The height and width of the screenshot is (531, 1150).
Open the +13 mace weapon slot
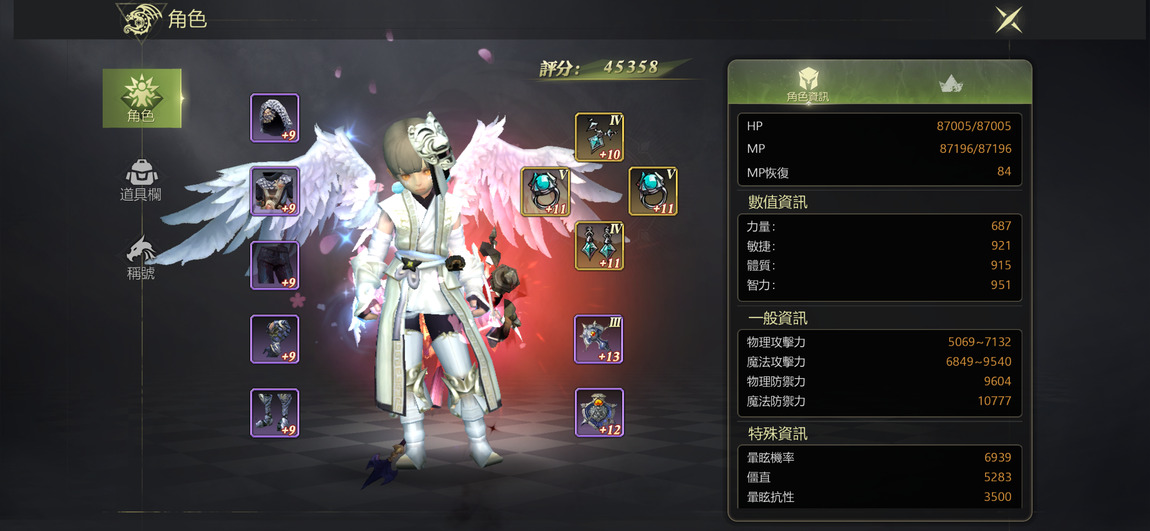point(599,339)
